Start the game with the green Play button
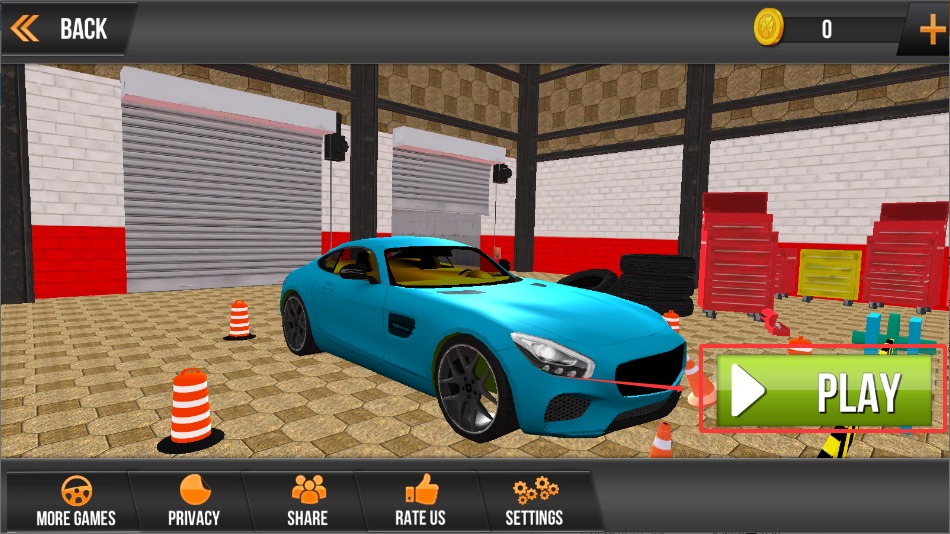The height and width of the screenshot is (534, 950). click(823, 391)
